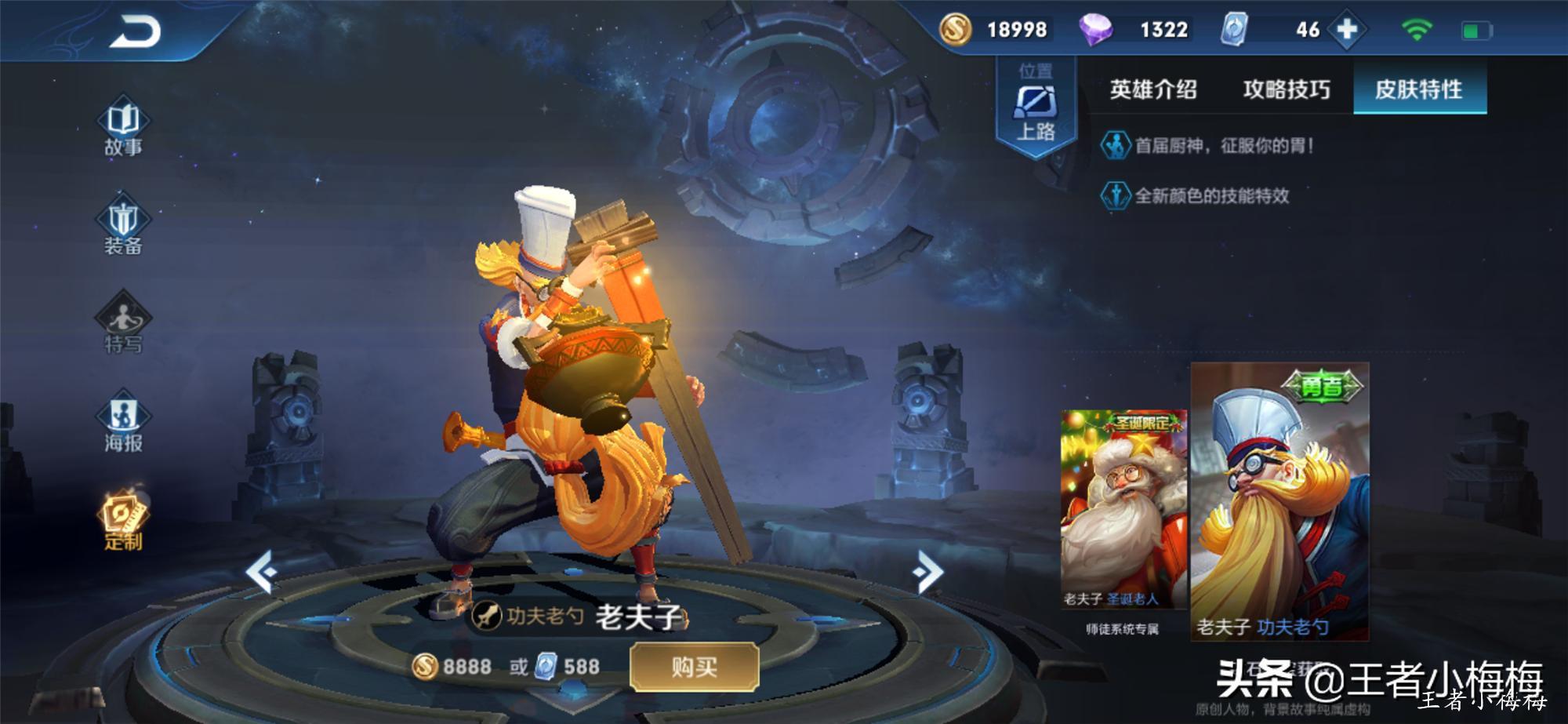The image size is (1568, 724).
Task: Open the 特写 close-up view
Action: (x=123, y=325)
